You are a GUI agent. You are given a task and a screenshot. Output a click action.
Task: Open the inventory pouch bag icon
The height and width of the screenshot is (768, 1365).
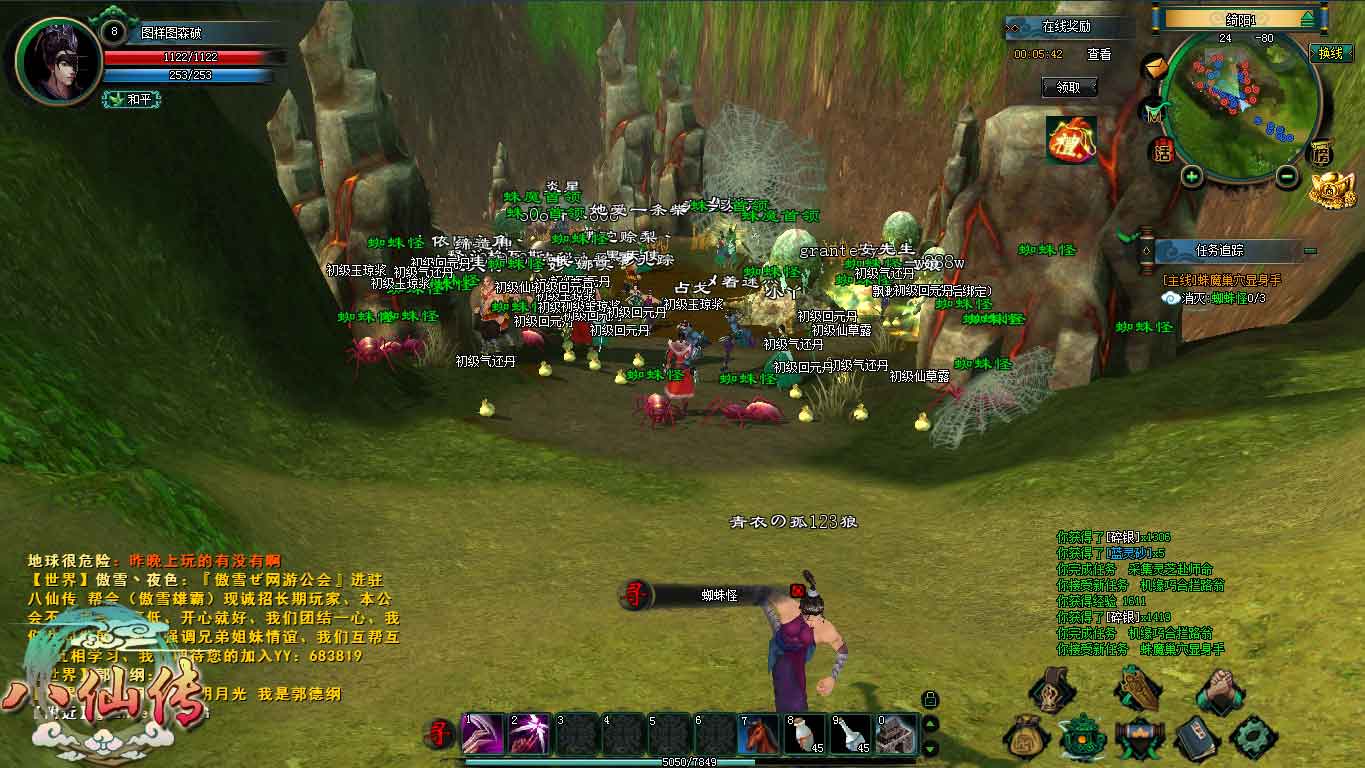point(1026,736)
